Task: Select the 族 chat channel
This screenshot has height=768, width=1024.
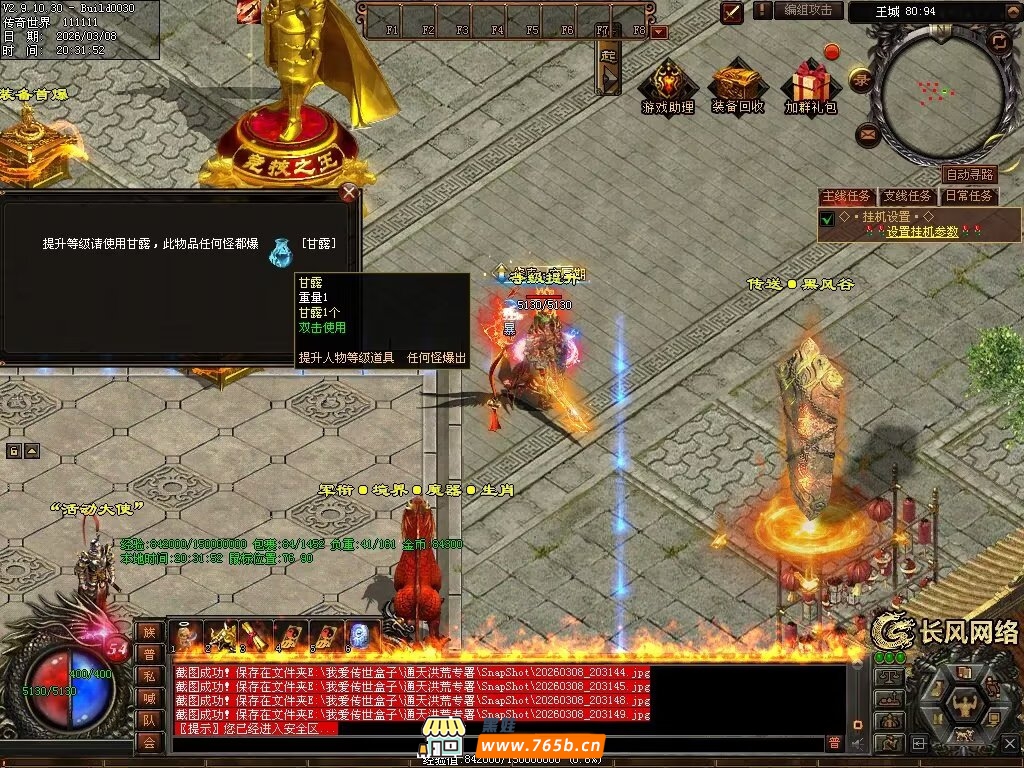Action: pos(149,631)
